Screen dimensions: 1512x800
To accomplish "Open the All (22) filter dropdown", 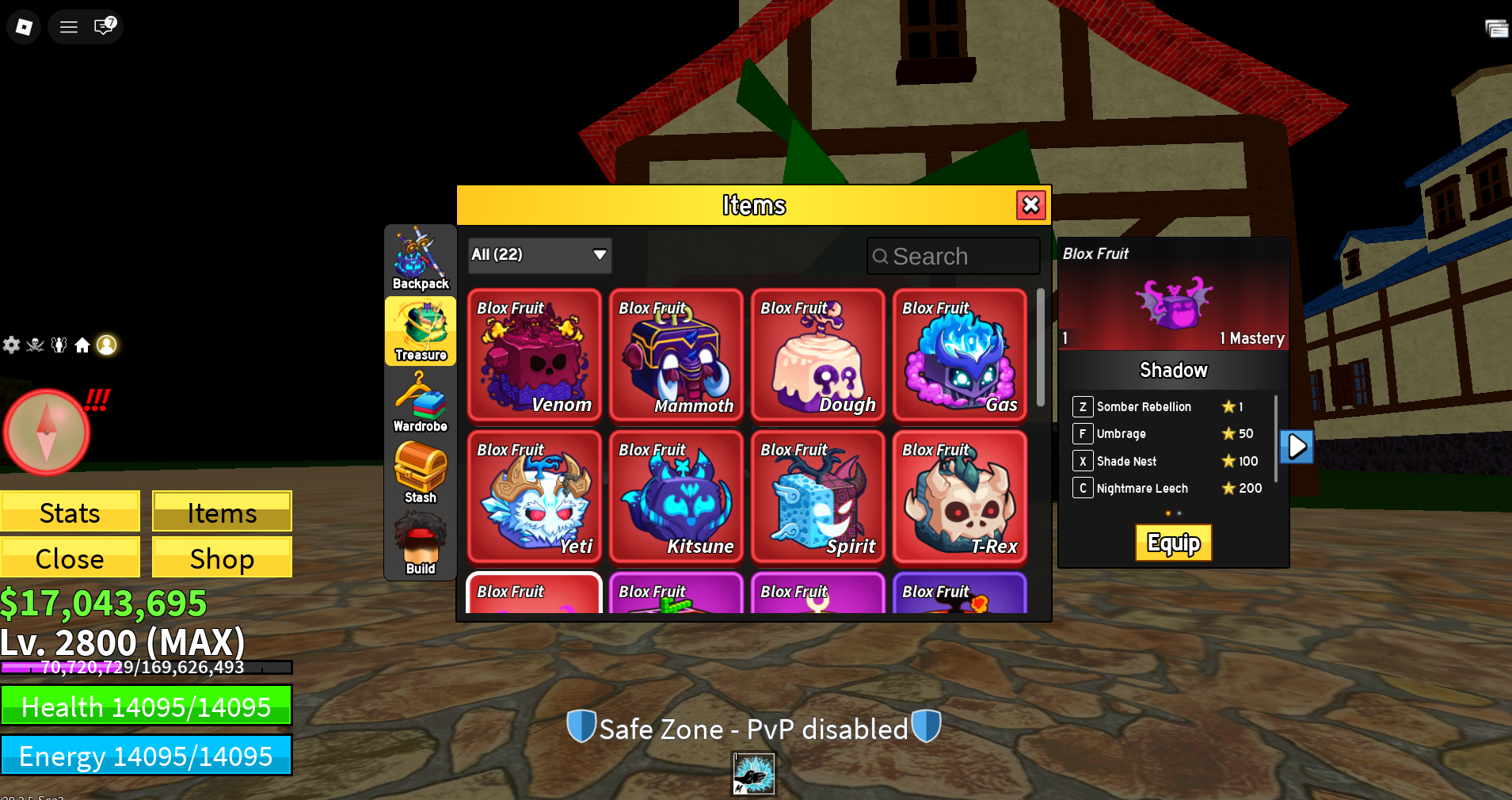I will coord(539,255).
